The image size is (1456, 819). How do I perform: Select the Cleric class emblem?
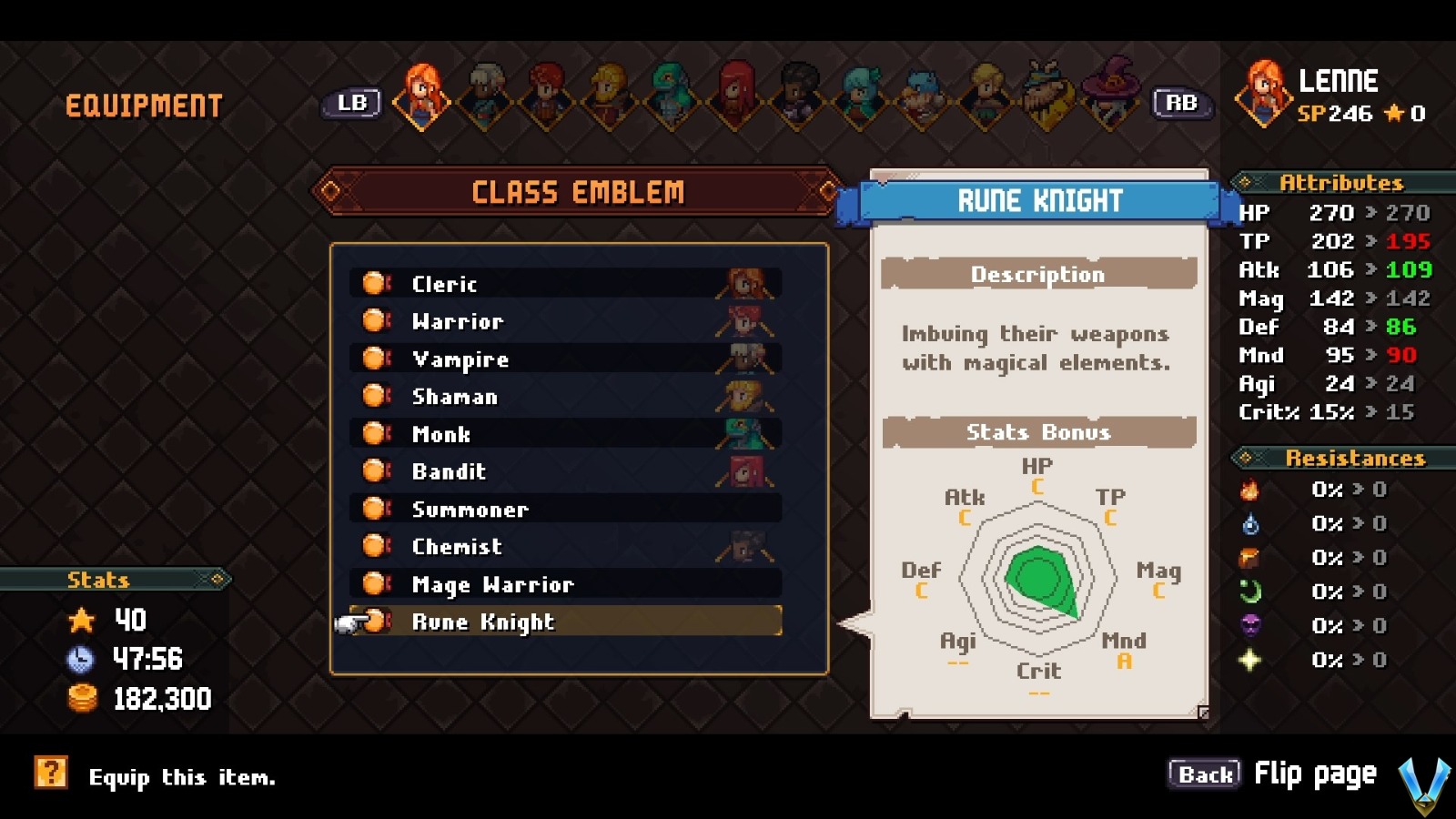[564, 284]
